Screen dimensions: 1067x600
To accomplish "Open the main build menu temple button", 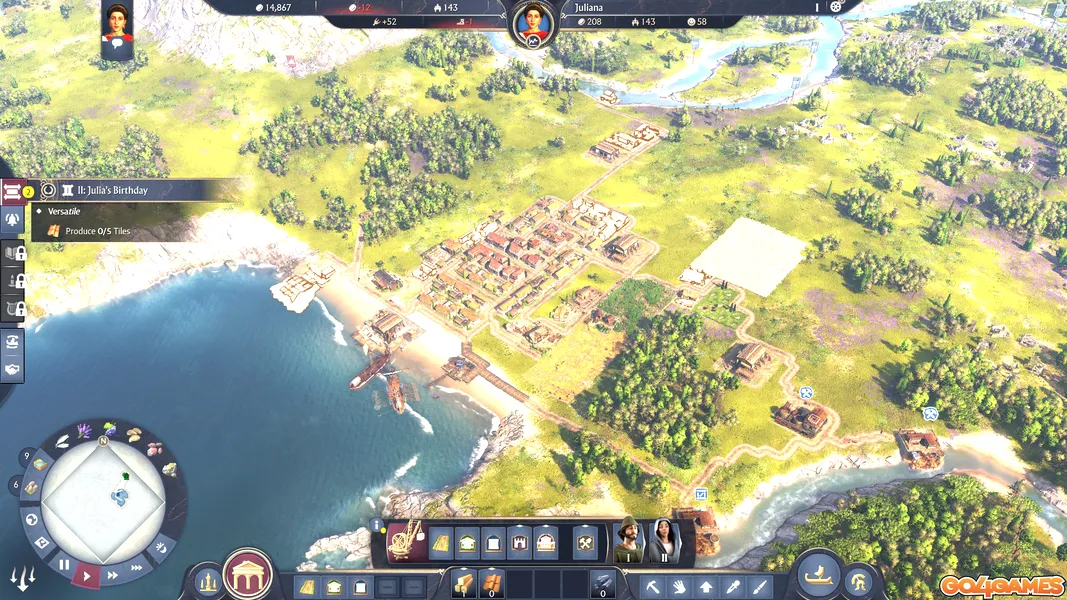I will point(247,574).
